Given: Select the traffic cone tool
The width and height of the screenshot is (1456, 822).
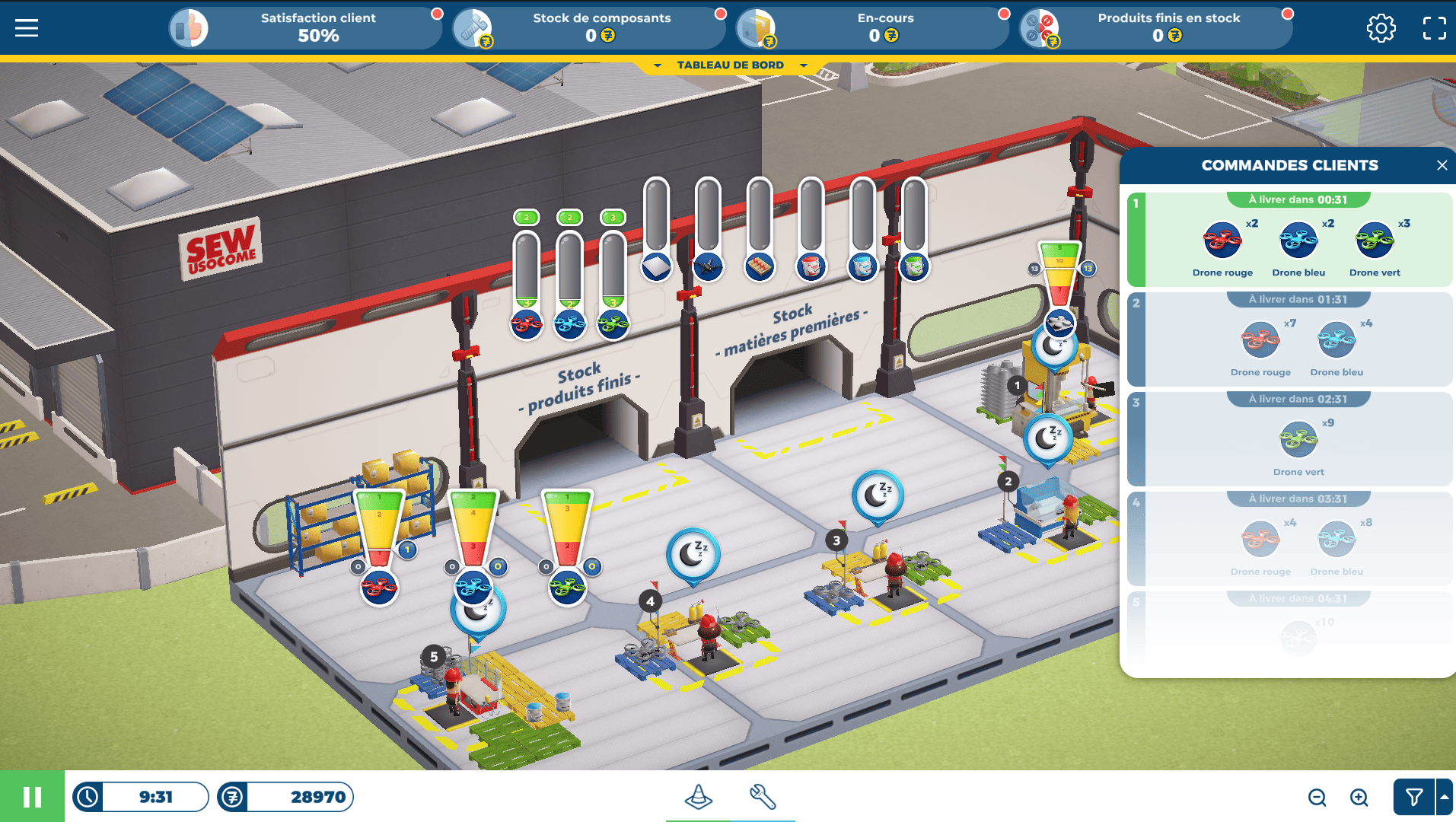Looking at the screenshot, I should click(698, 797).
